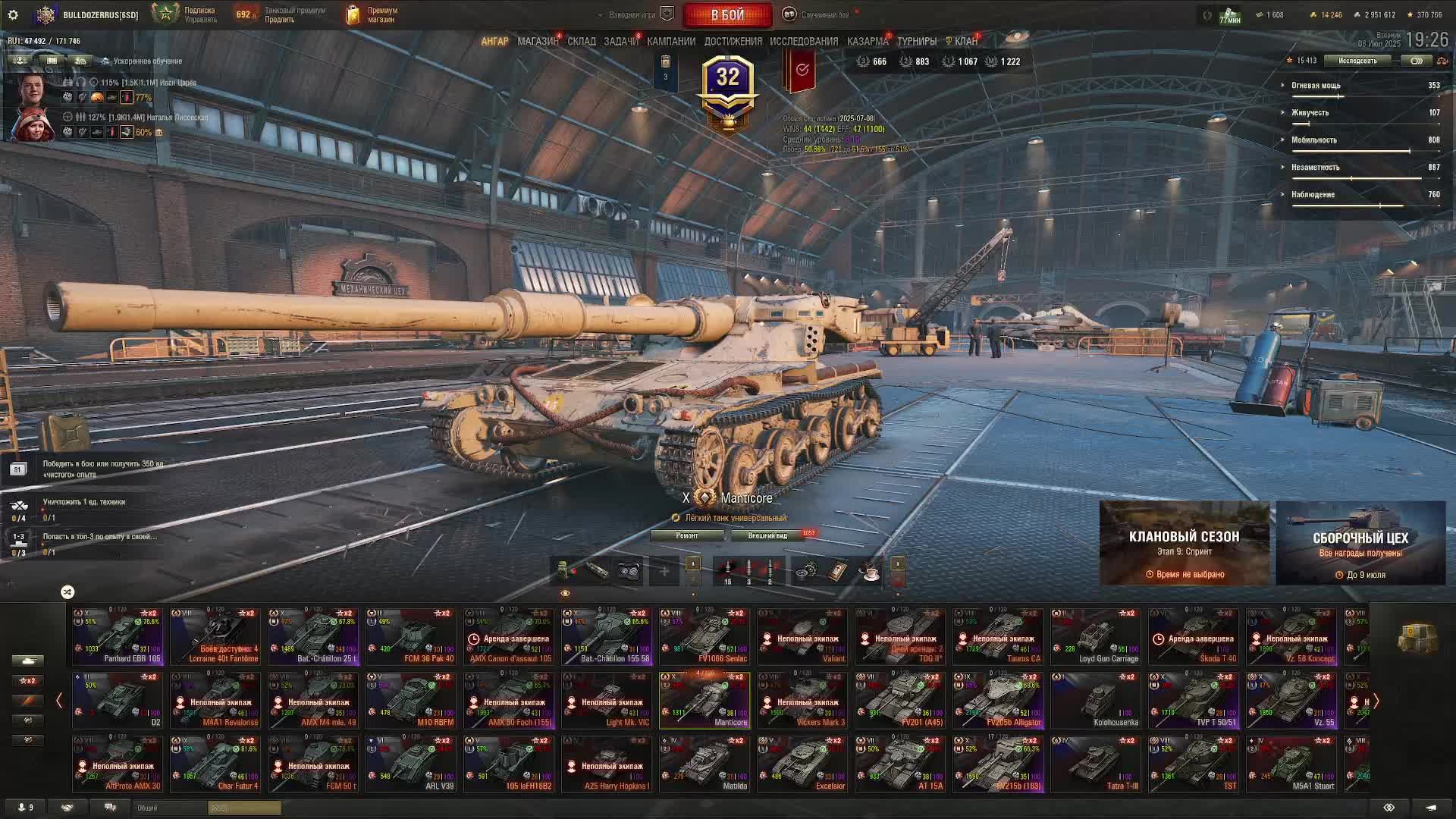Click the Ремонт repair button

pos(687,535)
